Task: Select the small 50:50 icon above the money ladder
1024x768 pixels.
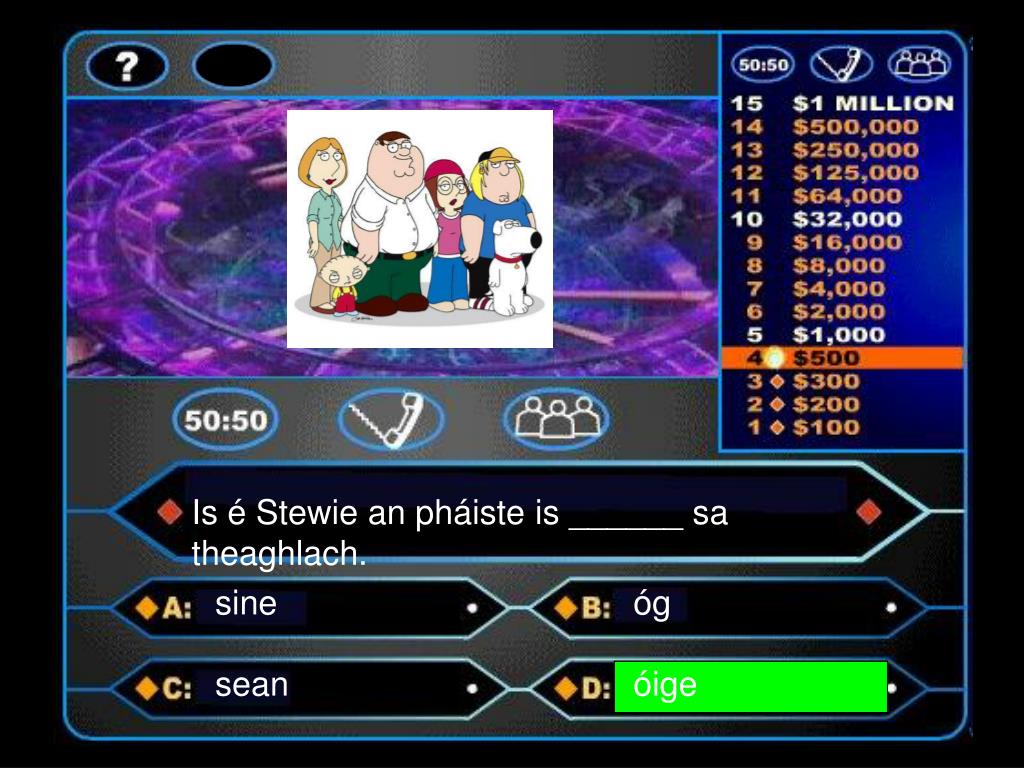Action: point(763,66)
